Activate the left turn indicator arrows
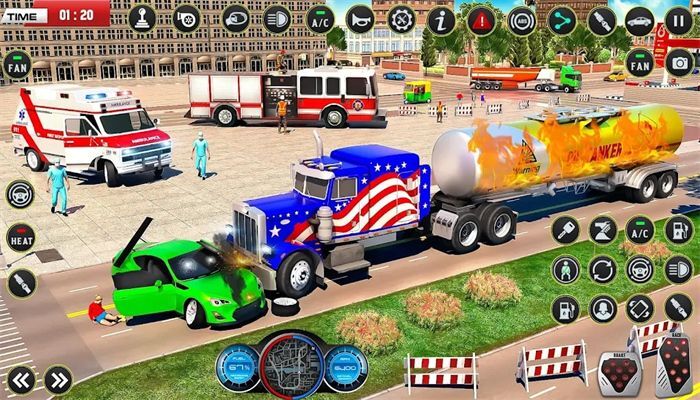Viewport: 700px width, 400px height. pos(21,379)
